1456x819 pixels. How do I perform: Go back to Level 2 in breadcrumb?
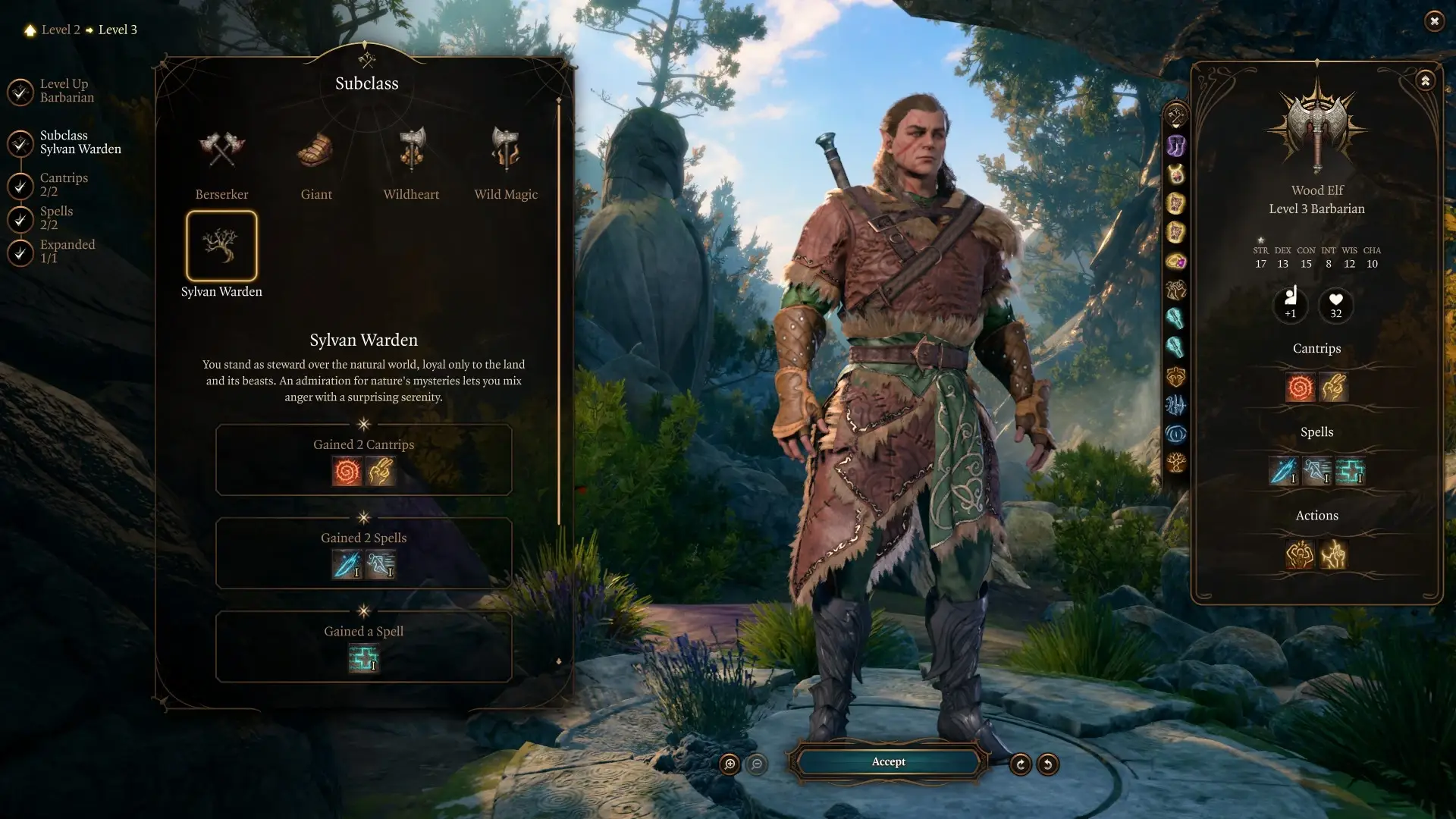pos(61,30)
